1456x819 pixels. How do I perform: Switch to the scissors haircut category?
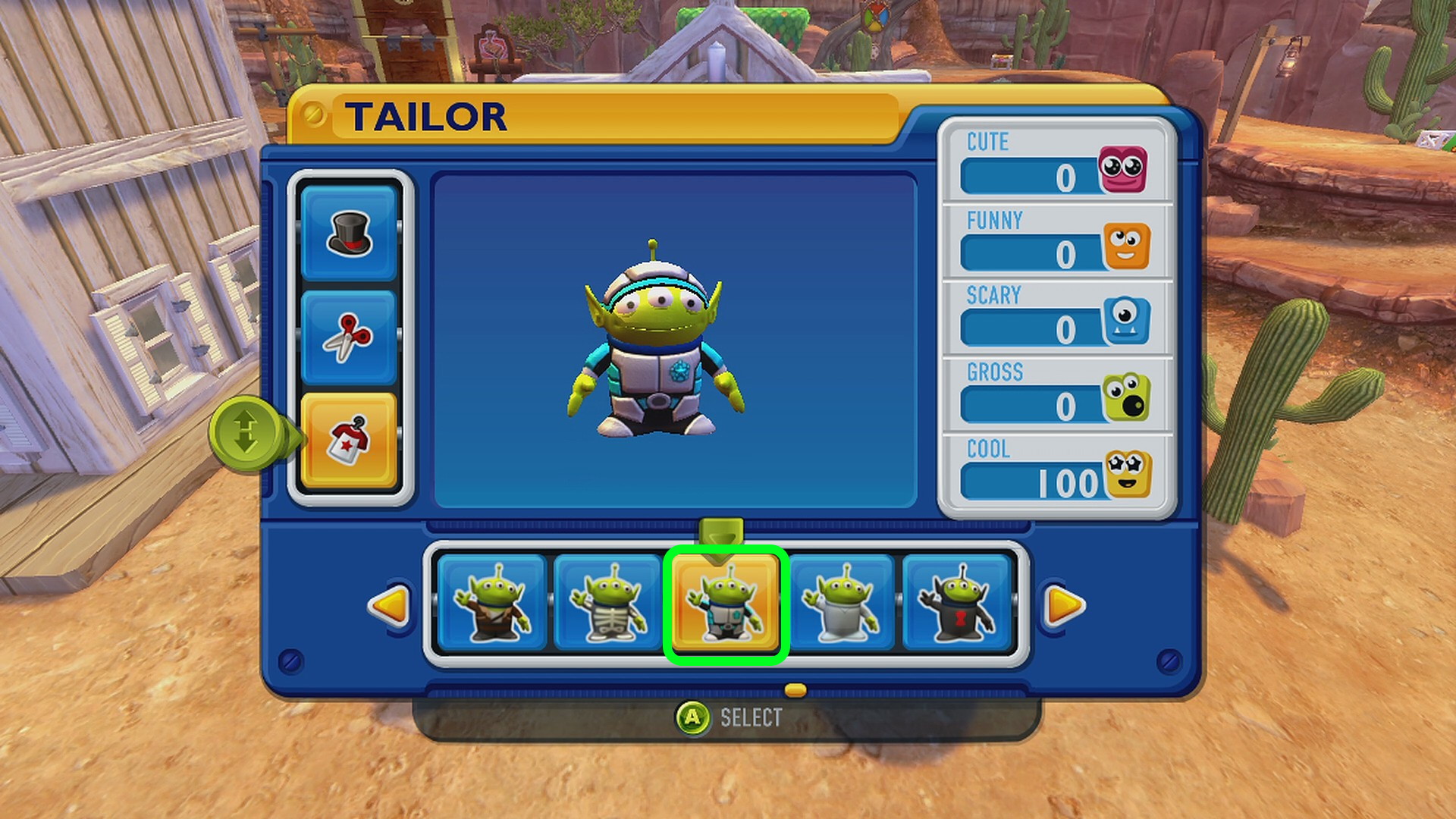pos(349,337)
